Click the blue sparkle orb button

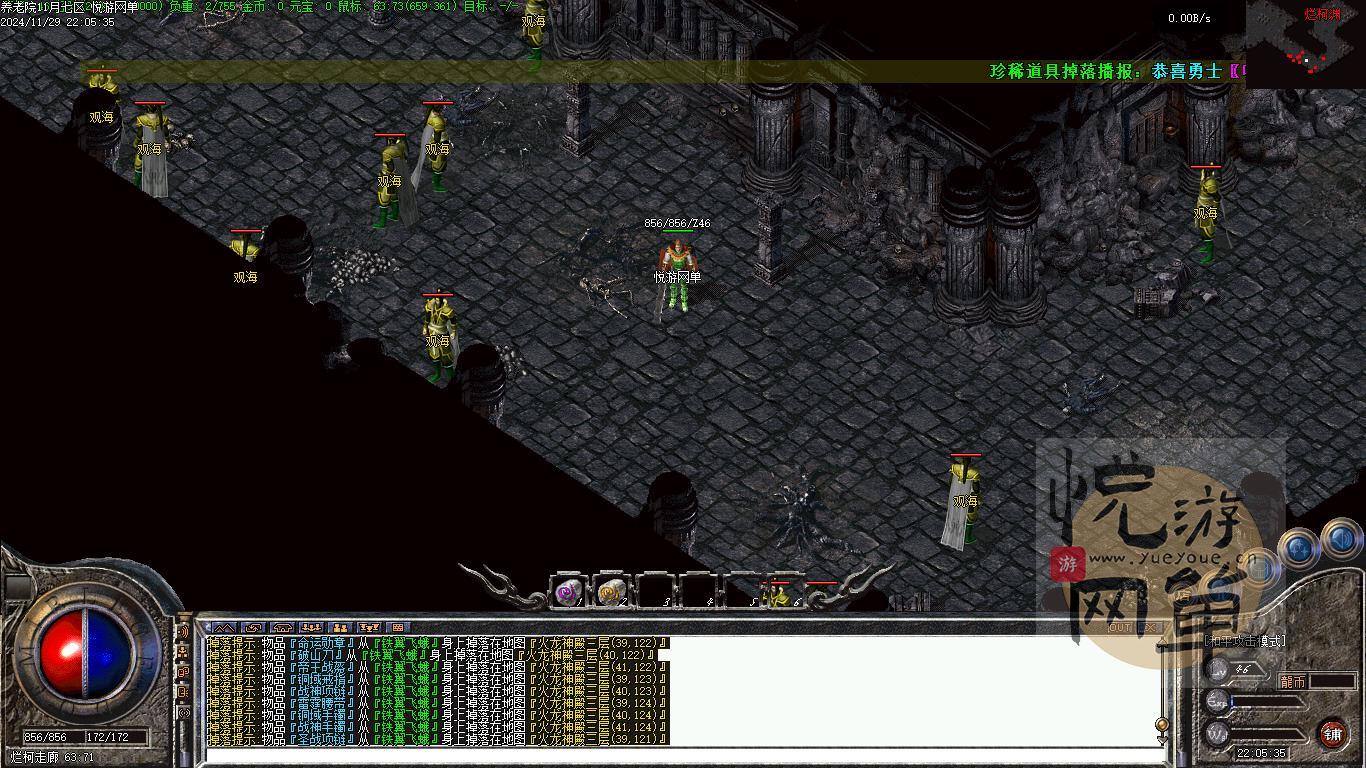point(1298,547)
